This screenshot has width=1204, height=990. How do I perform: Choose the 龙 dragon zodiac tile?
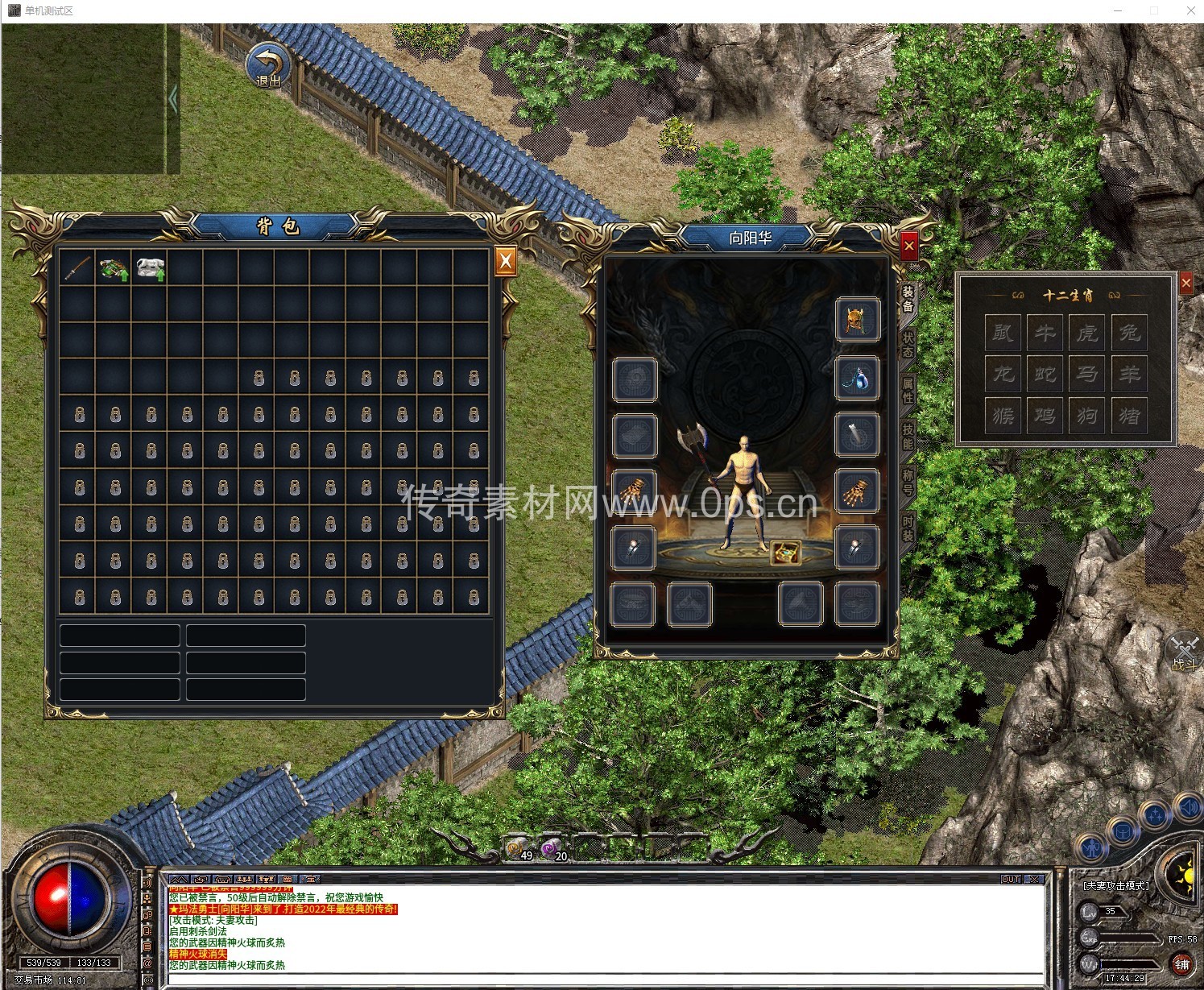(x=1003, y=374)
